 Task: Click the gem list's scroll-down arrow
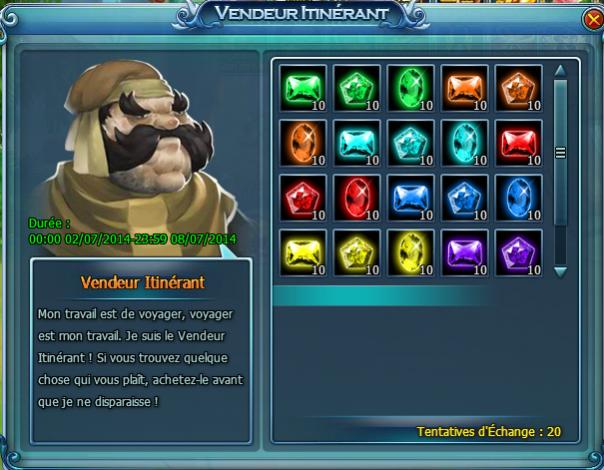[x=560, y=270]
